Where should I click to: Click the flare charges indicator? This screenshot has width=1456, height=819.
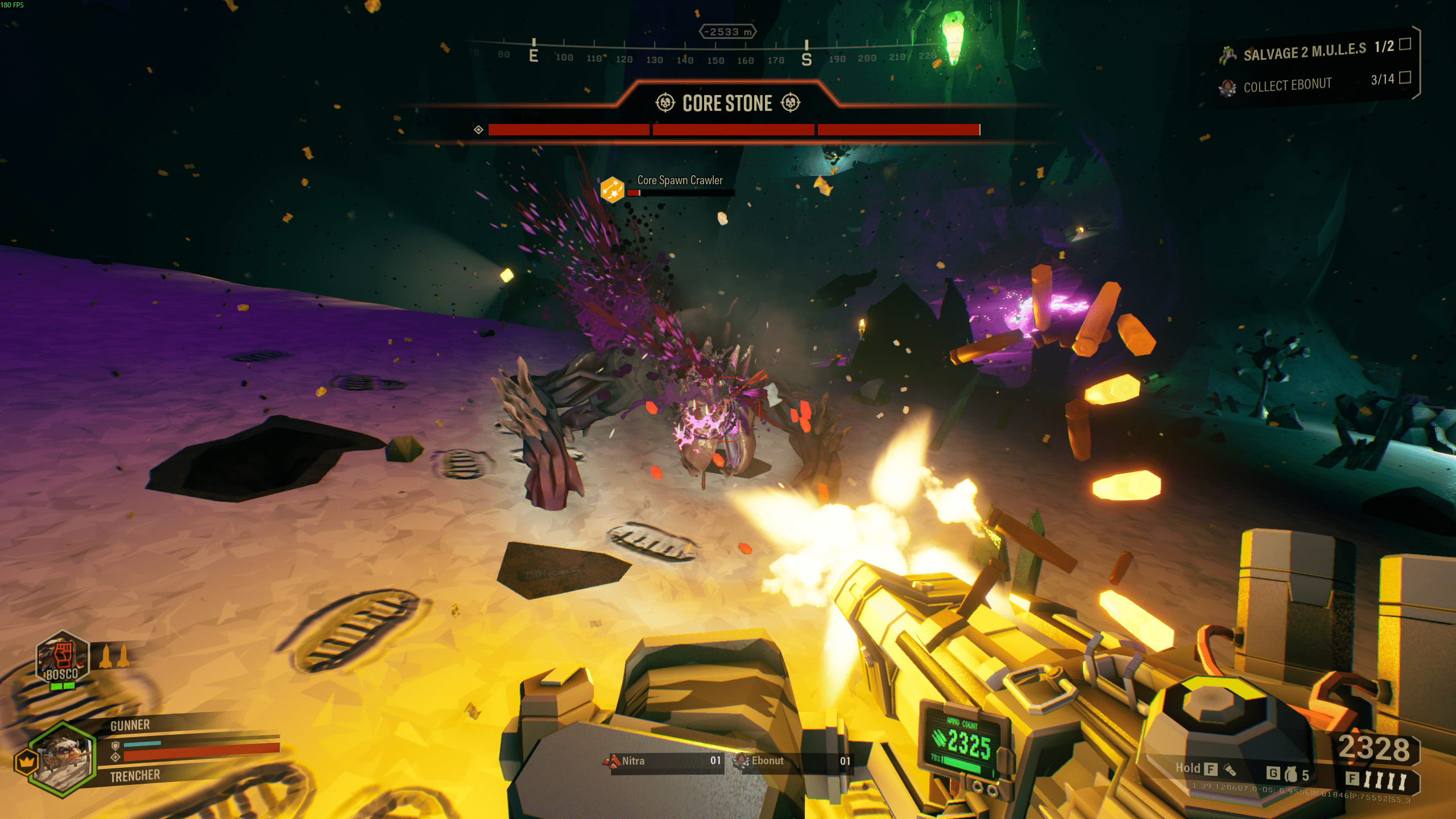pyautogui.click(x=1384, y=780)
